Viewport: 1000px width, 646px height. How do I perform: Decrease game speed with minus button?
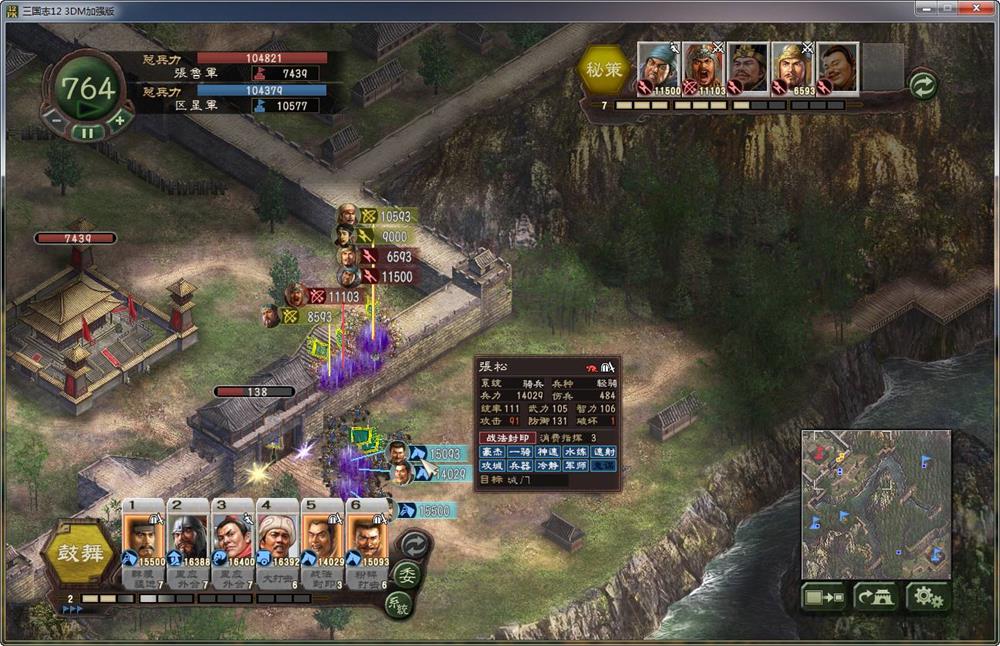[x=56, y=120]
